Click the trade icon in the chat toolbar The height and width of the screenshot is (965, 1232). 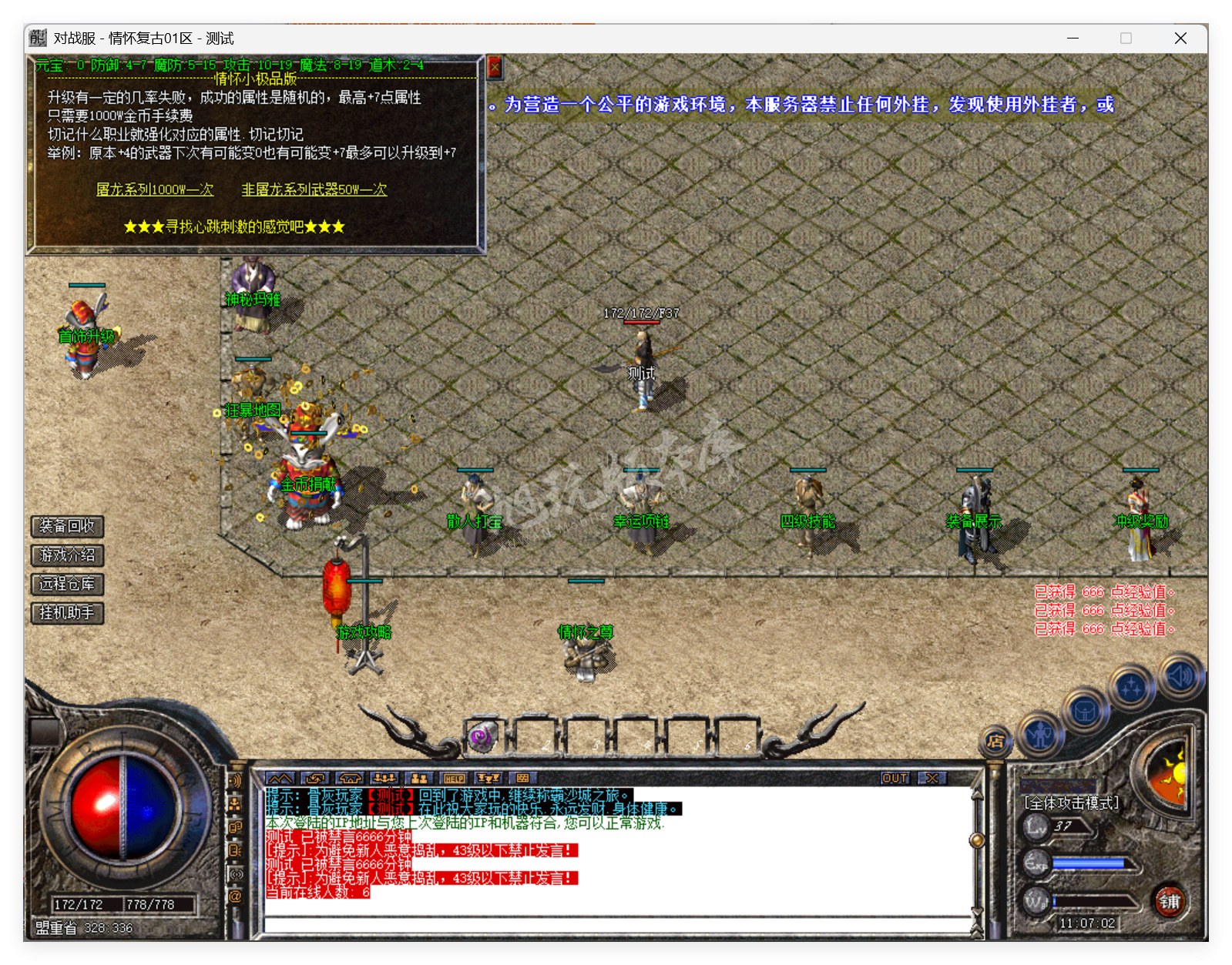pos(316,779)
